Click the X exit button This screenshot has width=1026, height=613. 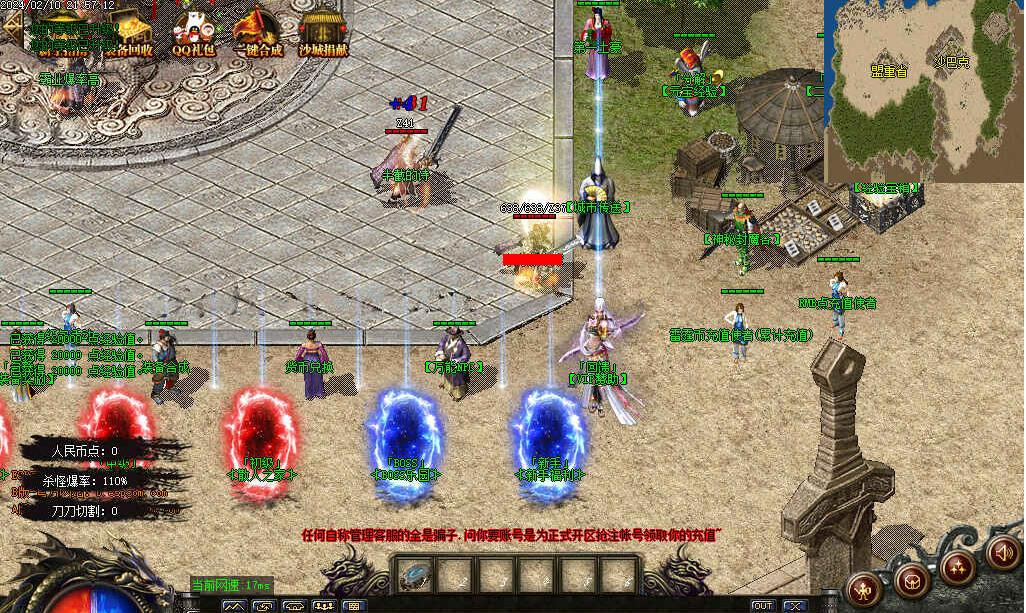click(795, 606)
